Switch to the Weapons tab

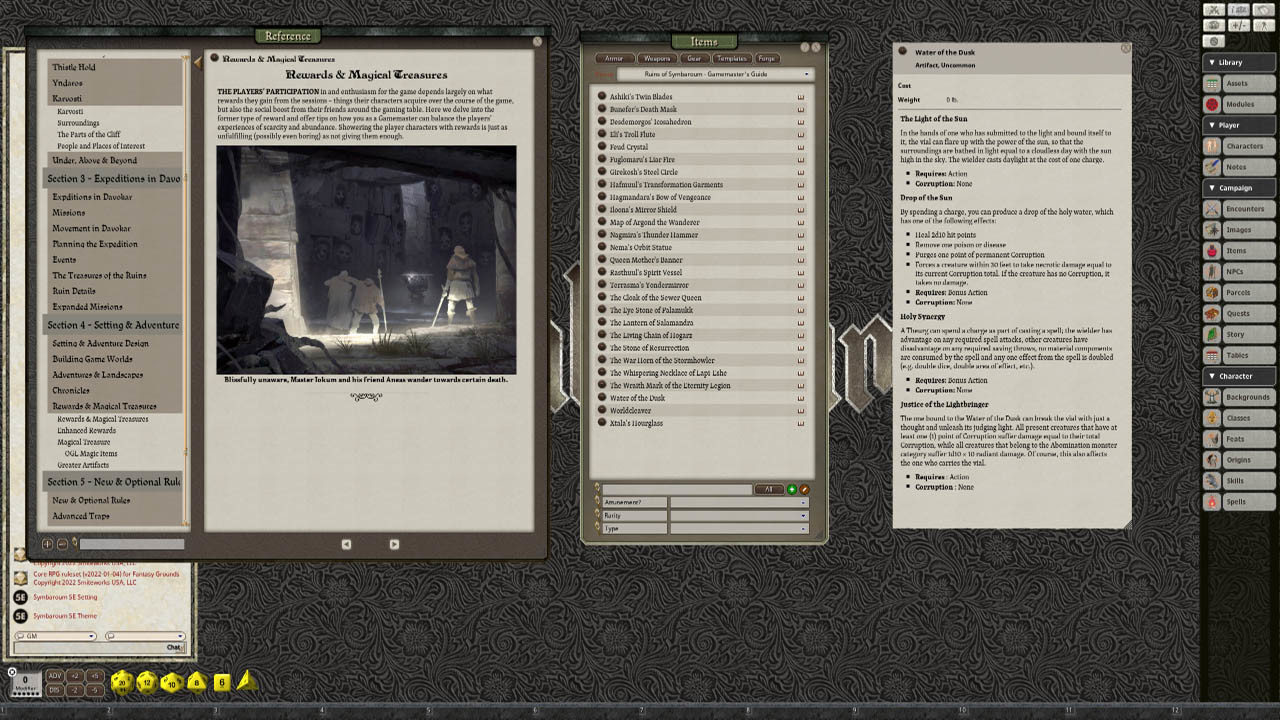pos(656,58)
